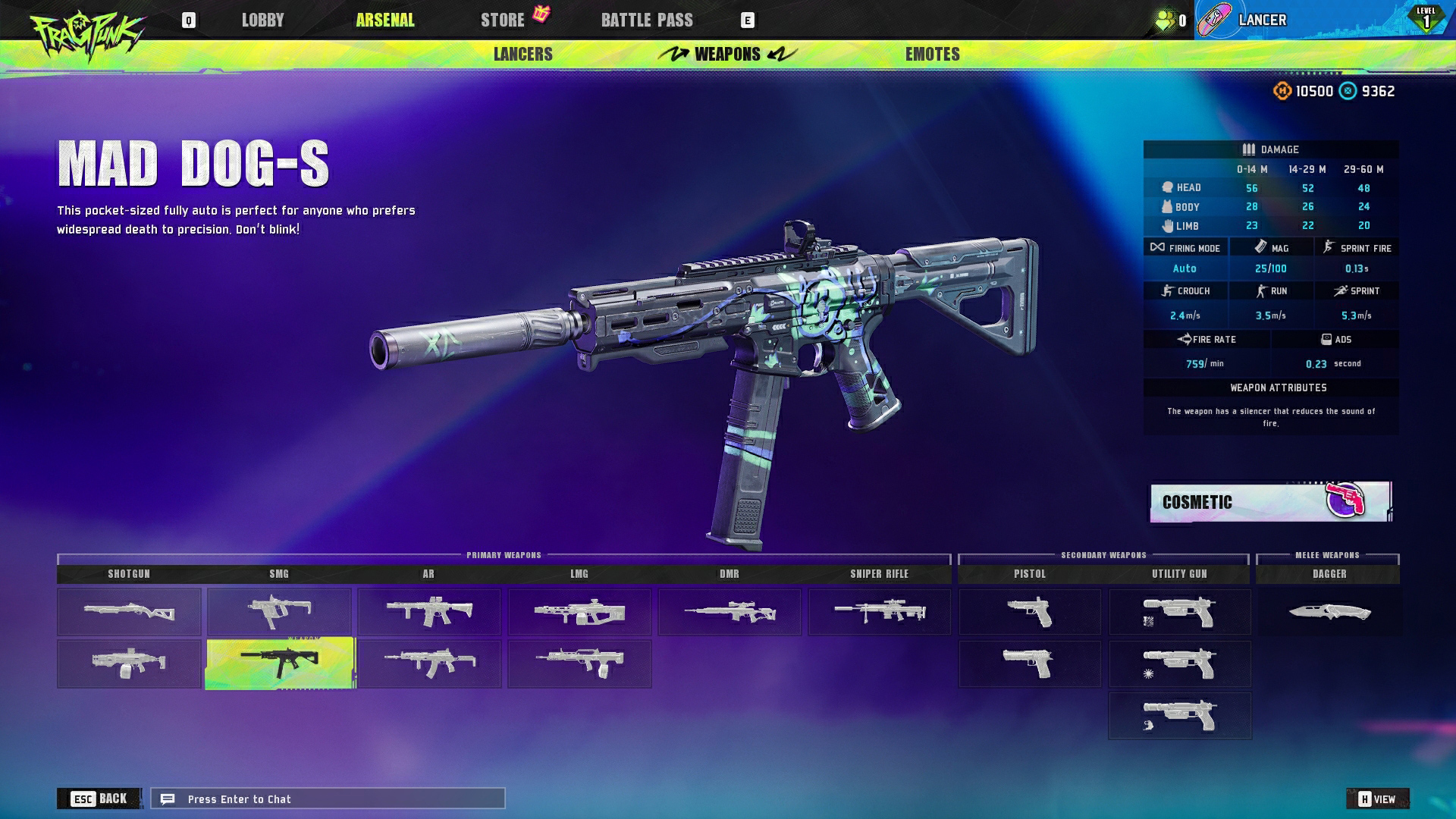Go to the Store tab
This screenshot has height=819, width=1456.
coord(503,20)
